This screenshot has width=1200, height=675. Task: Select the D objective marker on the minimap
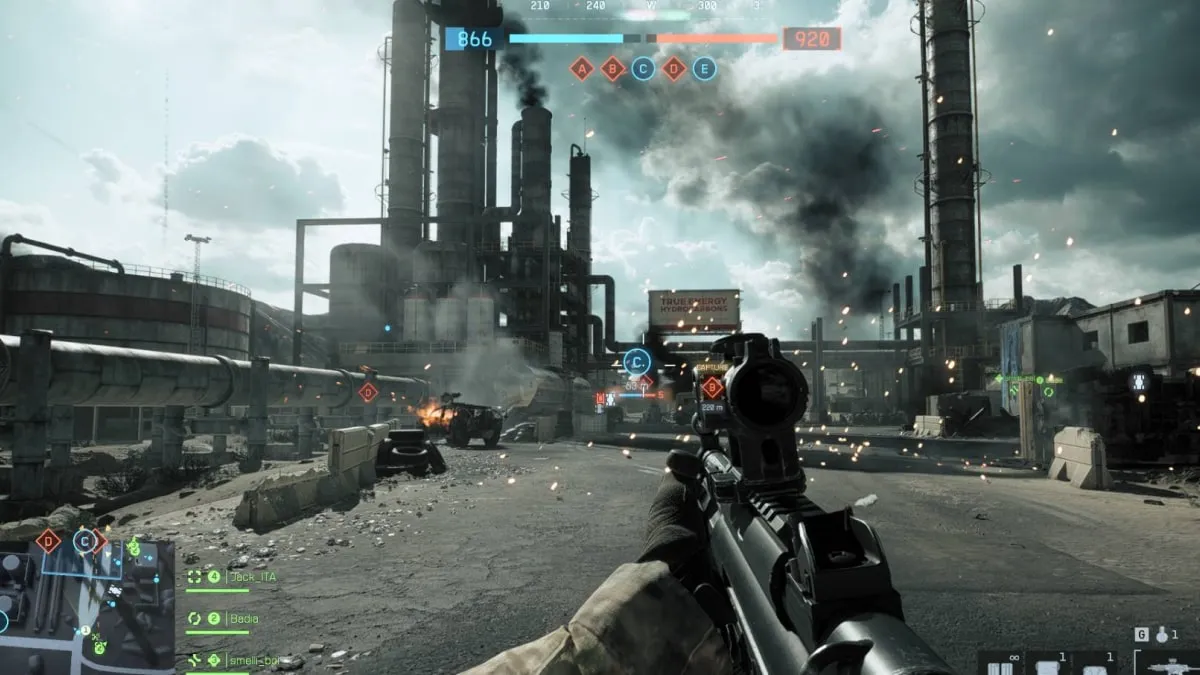pyautogui.click(x=48, y=542)
